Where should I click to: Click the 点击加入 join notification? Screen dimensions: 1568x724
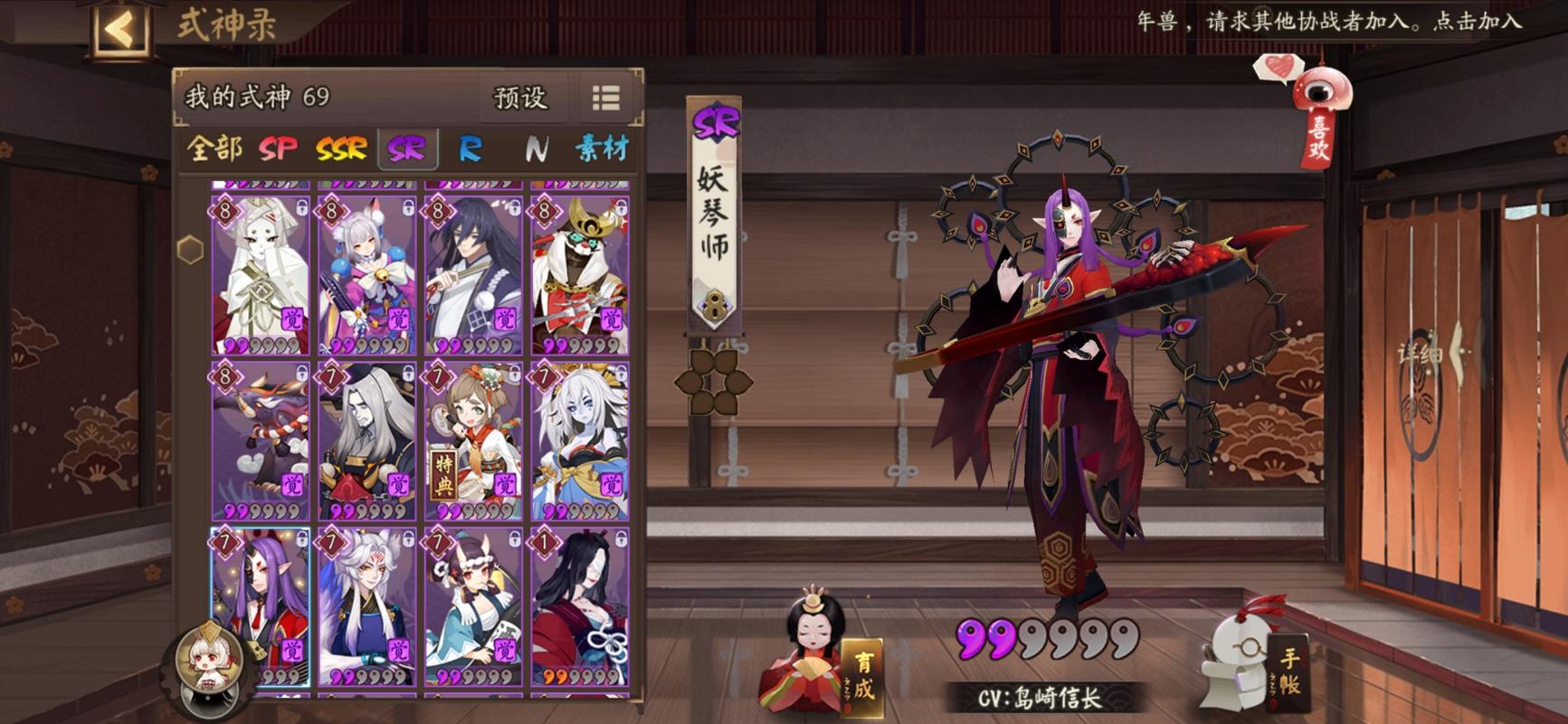point(1477,22)
